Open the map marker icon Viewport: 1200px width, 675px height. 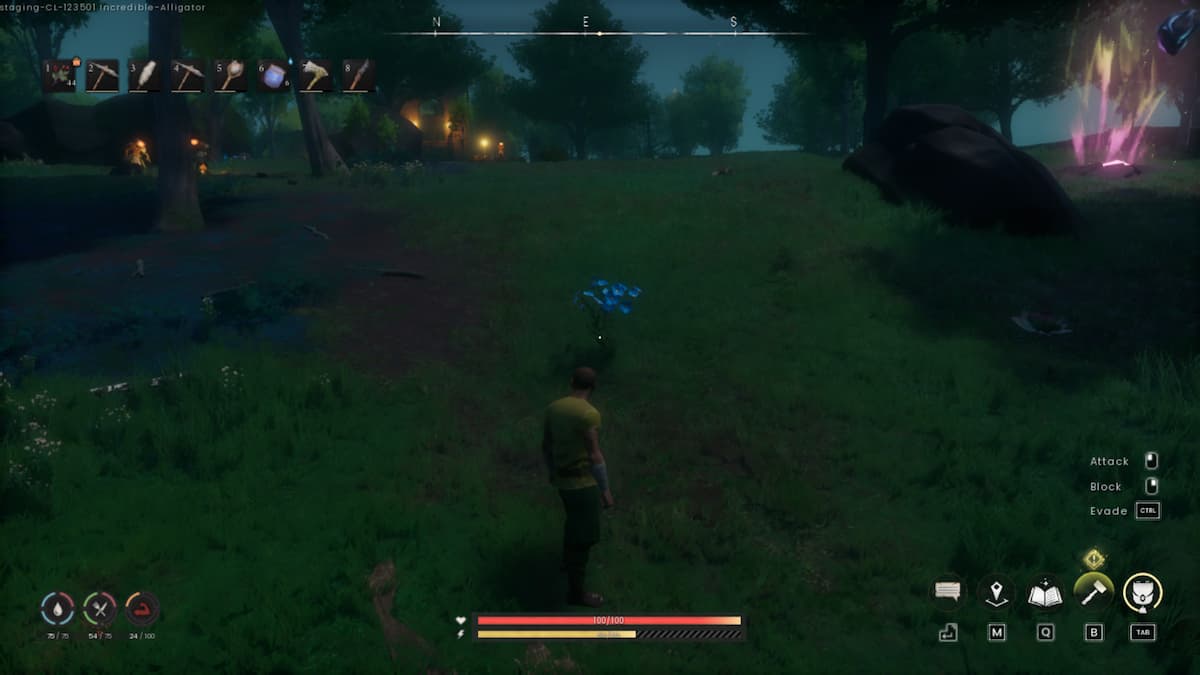click(996, 592)
